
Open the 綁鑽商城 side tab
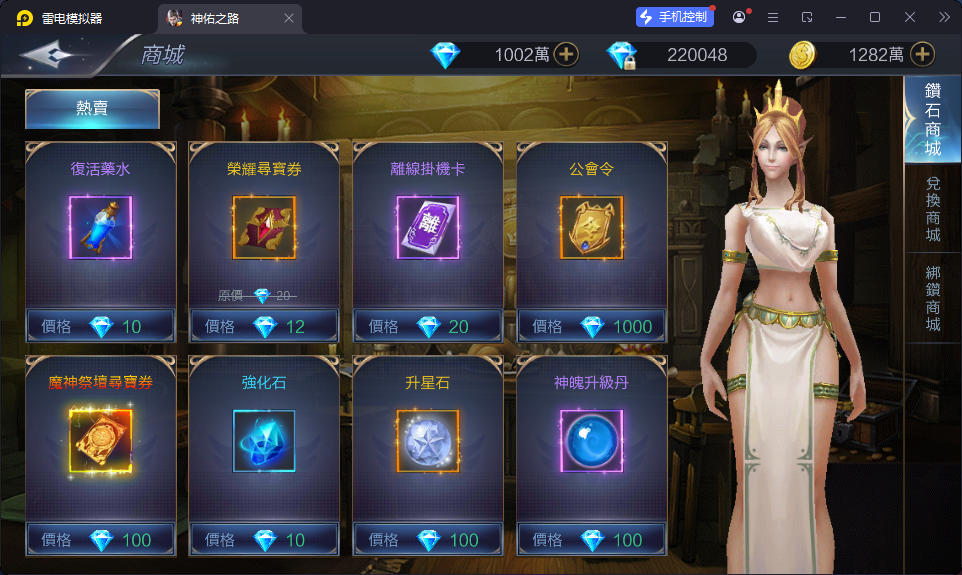click(x=932, y=298)
